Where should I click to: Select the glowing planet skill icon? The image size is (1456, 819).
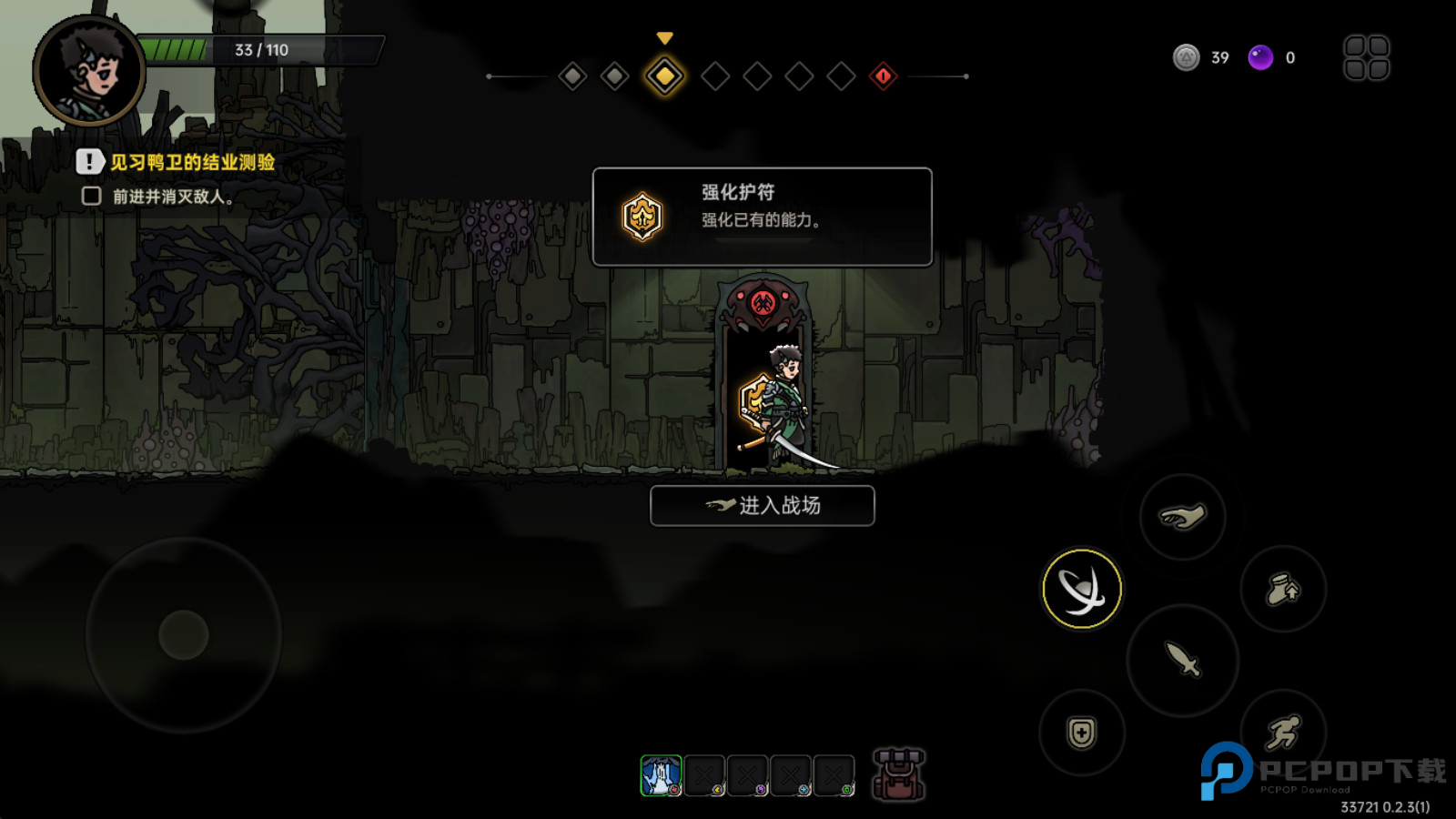(x=1081, y=588)
